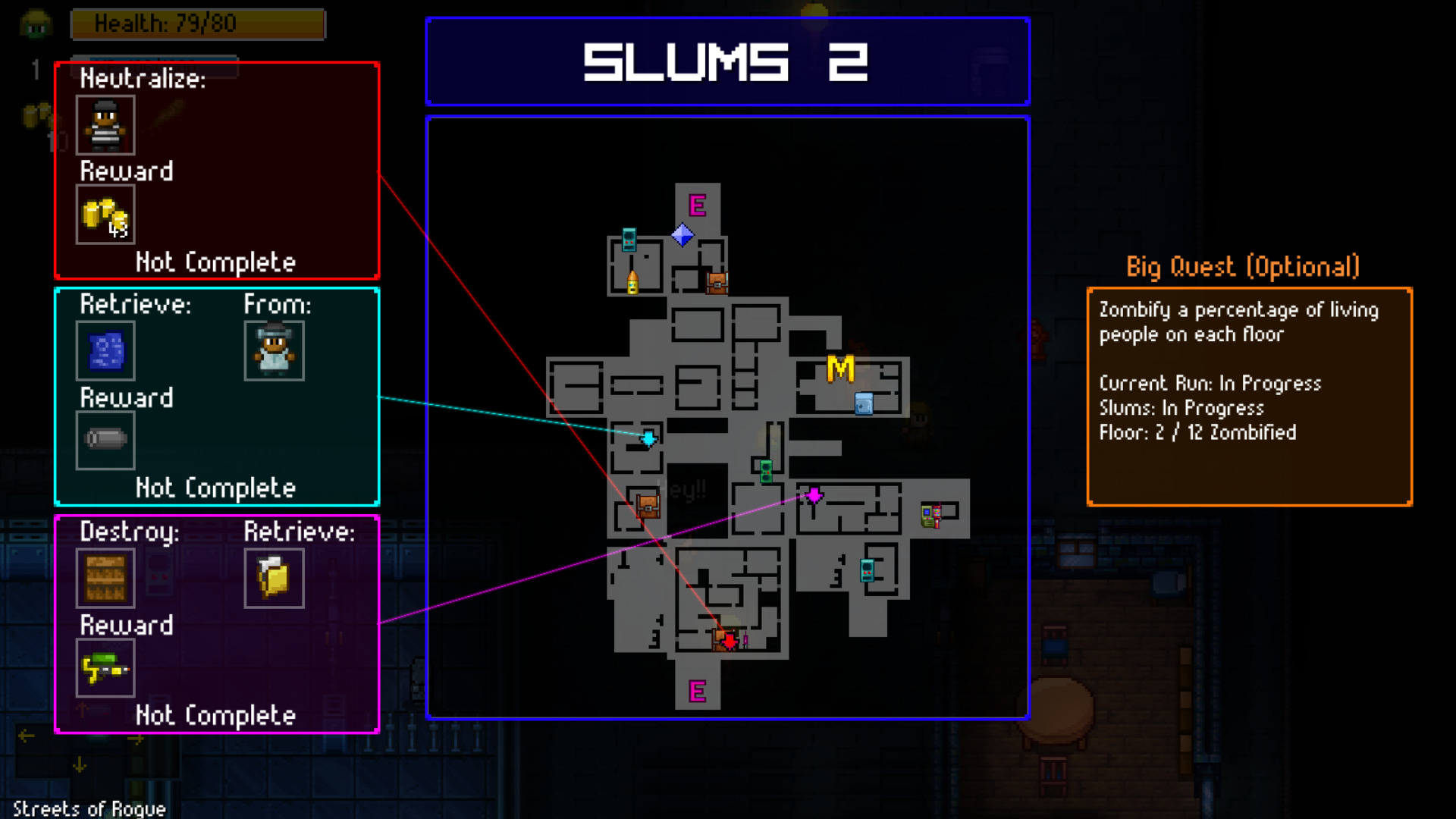Click the barrel icon under Destroy
This screenshot has width=1456, height=819.
(105, 579)
